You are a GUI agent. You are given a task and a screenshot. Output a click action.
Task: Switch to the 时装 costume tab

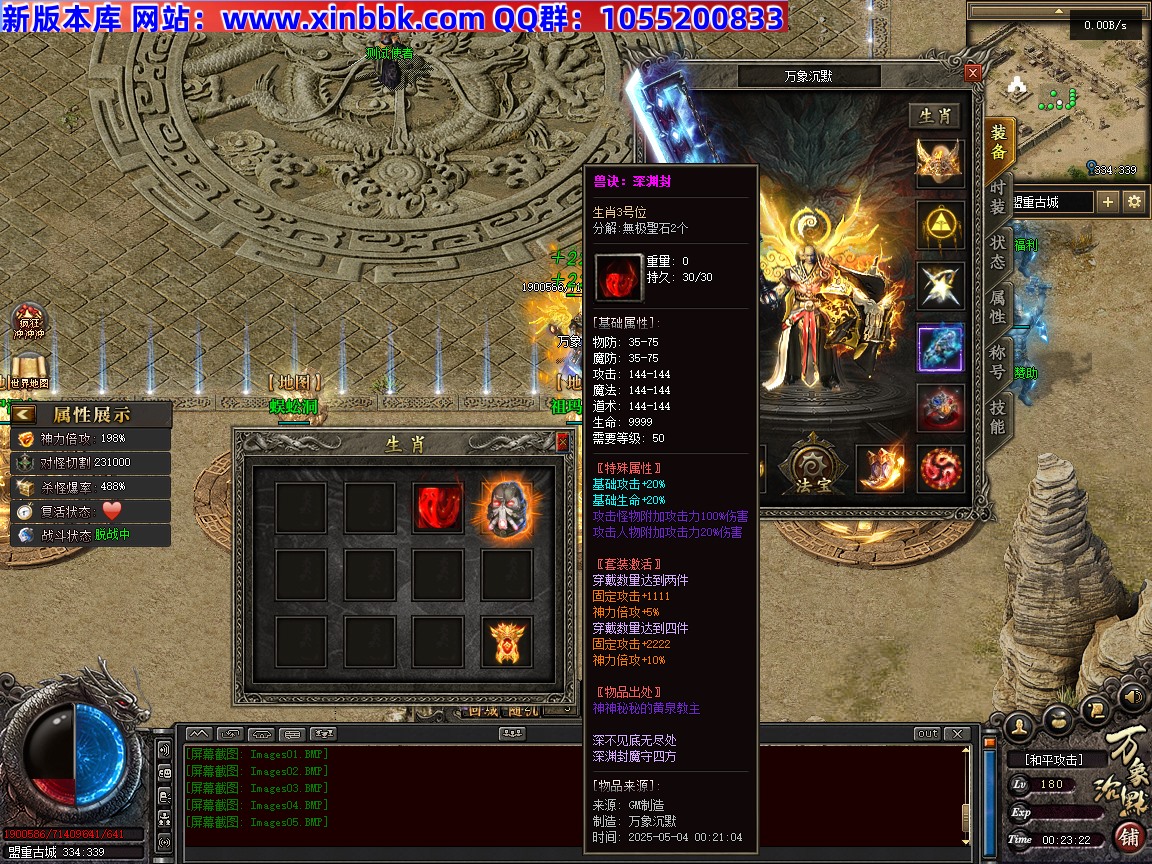click(998, 197)
